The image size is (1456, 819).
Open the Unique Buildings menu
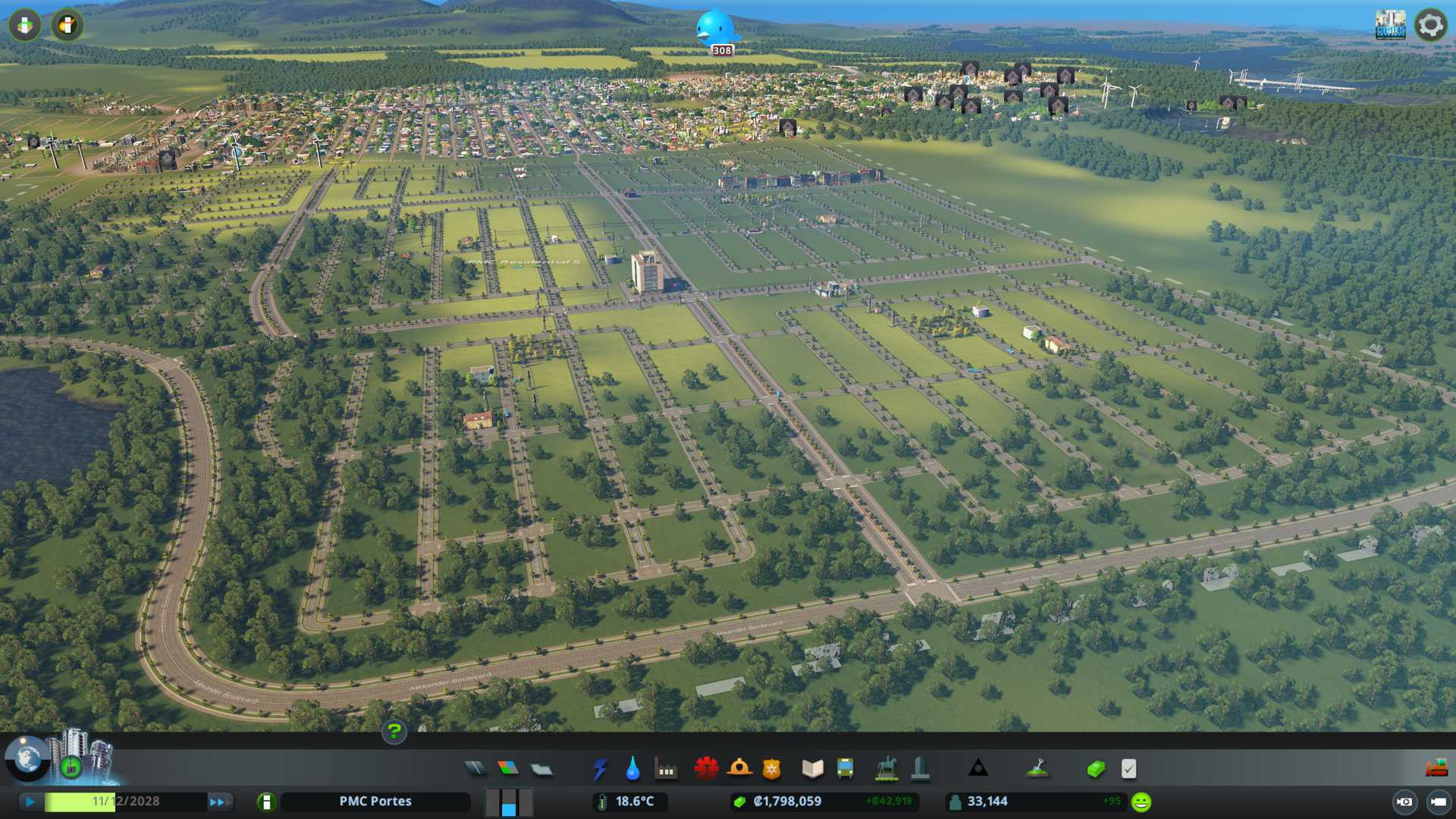920,769
